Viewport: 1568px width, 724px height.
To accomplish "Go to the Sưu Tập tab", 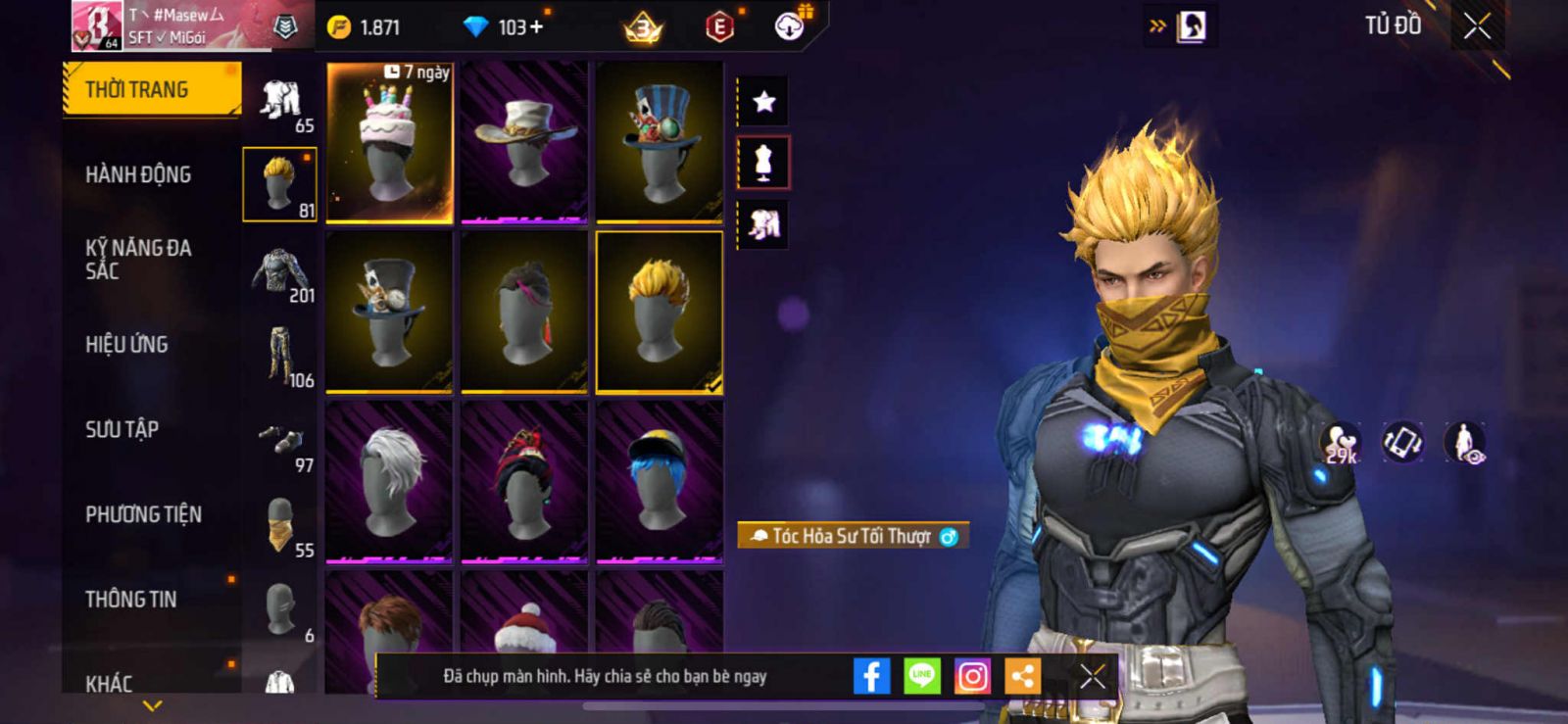I will [x=122, y=429].
